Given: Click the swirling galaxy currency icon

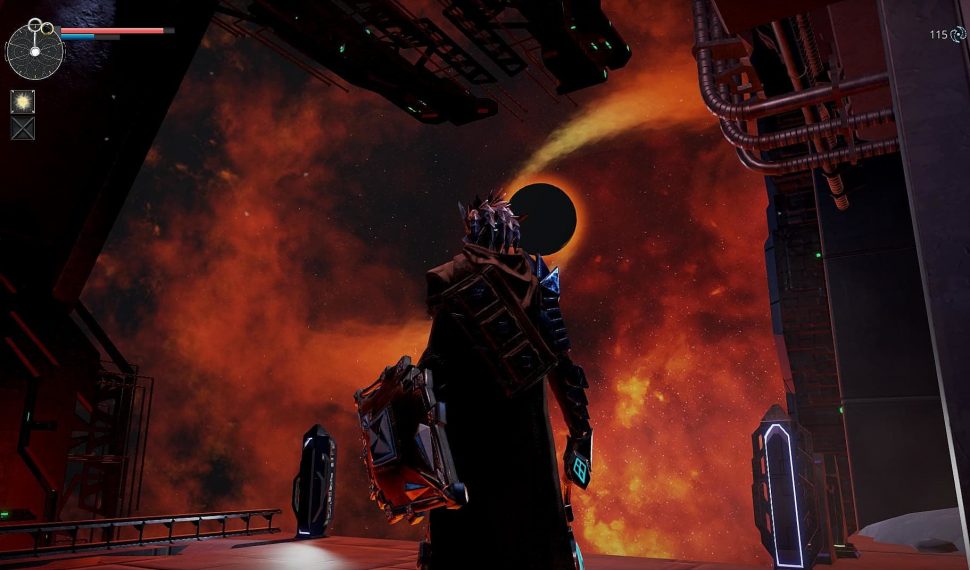Looking at the screenshot, I should (x=958, y=35).
